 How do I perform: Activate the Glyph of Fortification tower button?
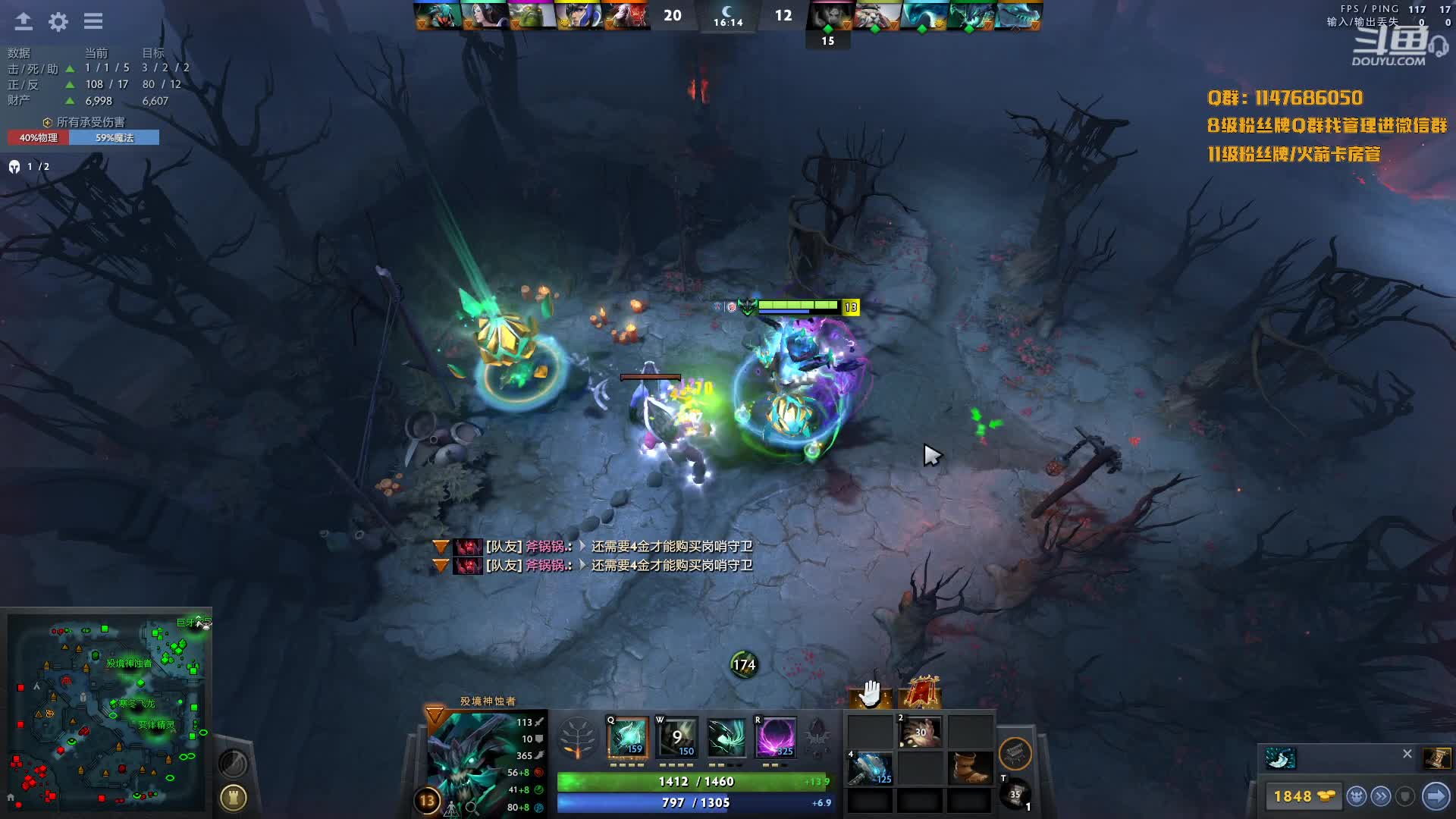pyautogui.click(x=234, y=797)
